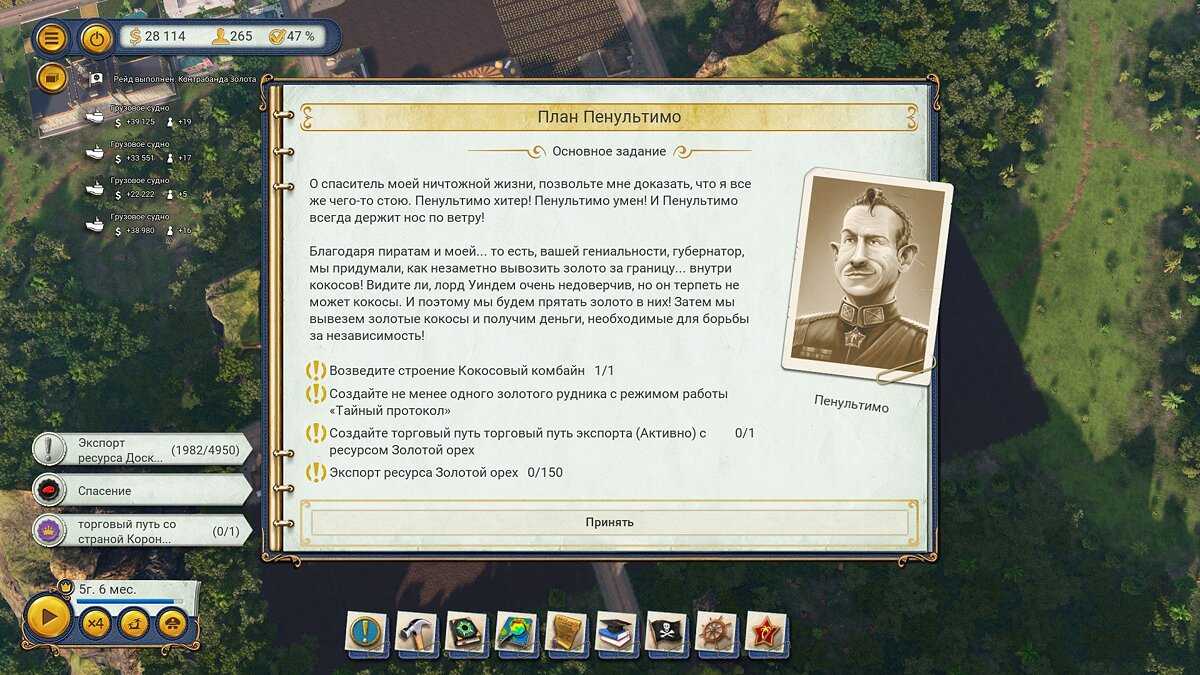This screenshot has height=675, width=1200.
Task: Open the tasks exclamation mark toolbar icon
Action: click(x=368, y=632)
